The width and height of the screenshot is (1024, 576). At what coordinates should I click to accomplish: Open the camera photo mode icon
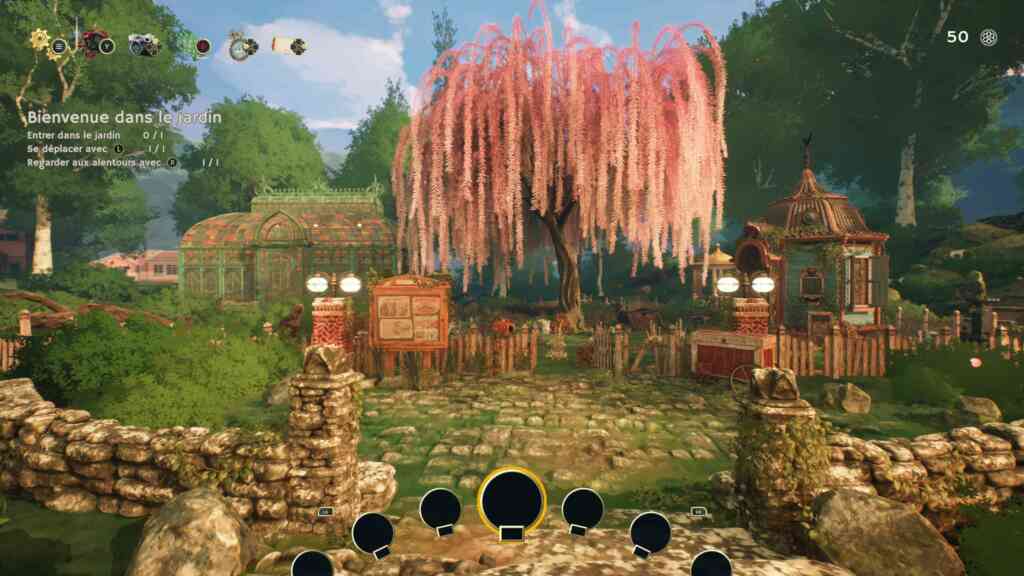coord(144,44)
